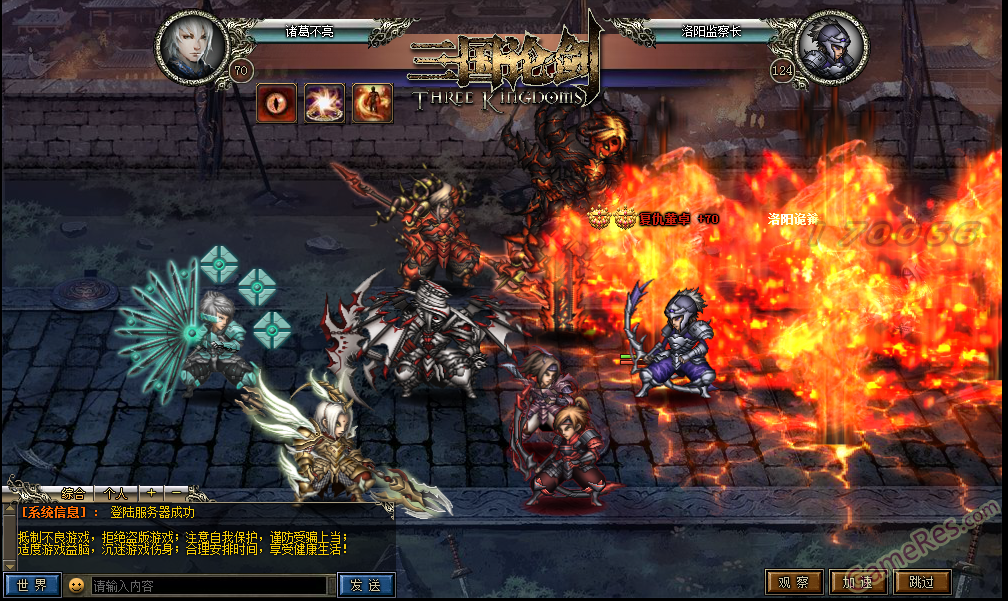Screen dimensions: 1008x601
Task: Switch to the 个人 chat tab
Action: (x=115, y=493)
